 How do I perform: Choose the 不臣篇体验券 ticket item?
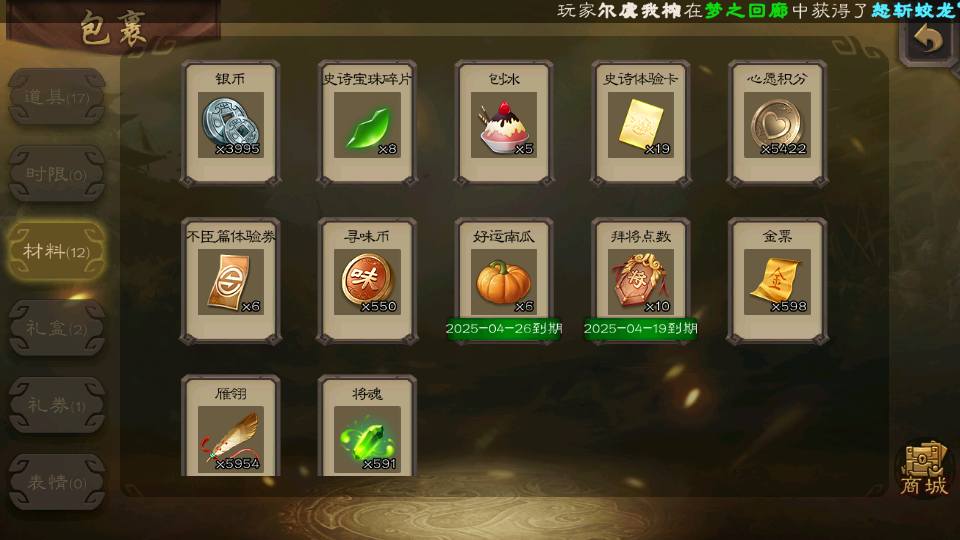(x=231, y=281)
